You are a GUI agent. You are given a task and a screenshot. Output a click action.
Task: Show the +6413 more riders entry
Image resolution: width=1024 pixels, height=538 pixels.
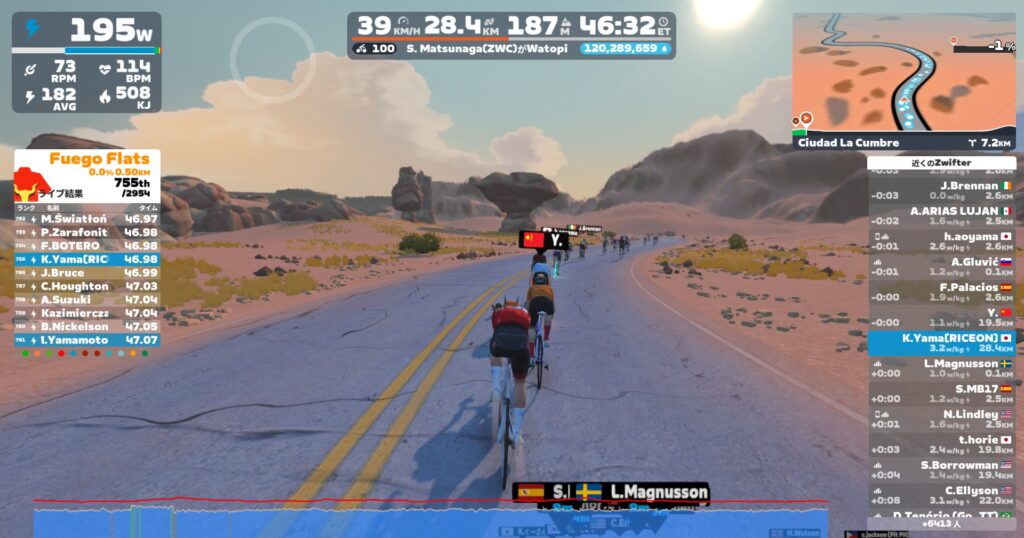tap(941, 523)
